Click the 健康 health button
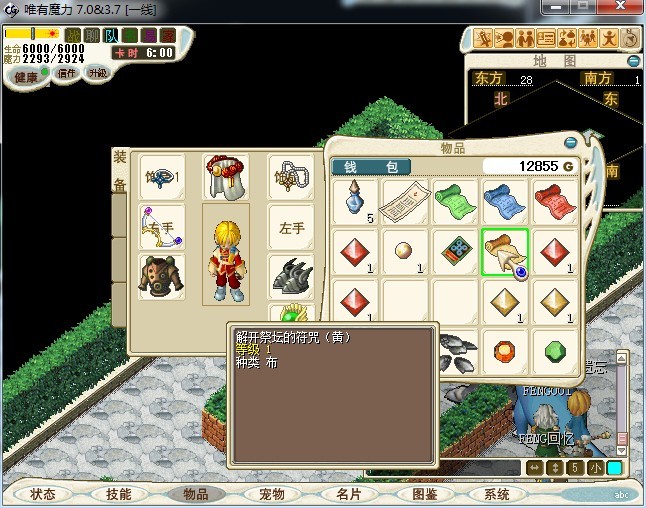 [26, 77]
